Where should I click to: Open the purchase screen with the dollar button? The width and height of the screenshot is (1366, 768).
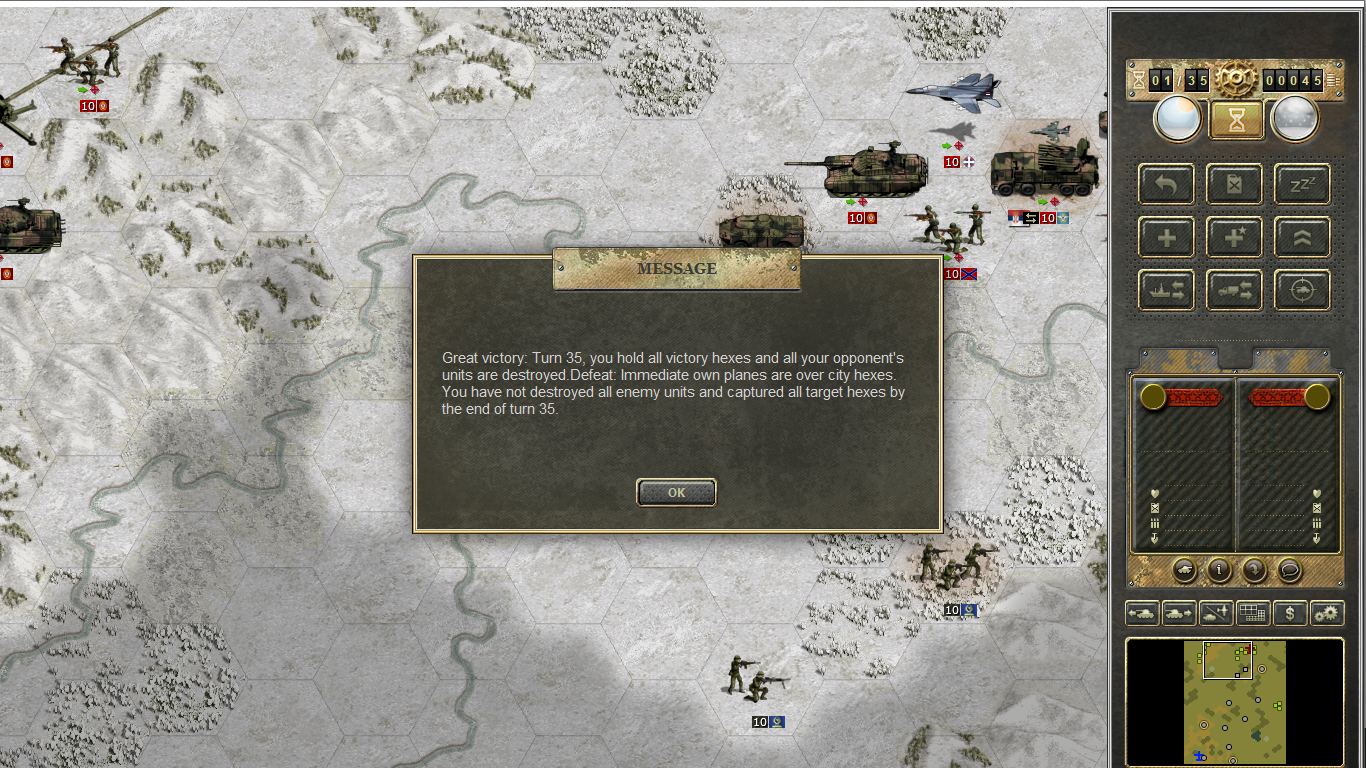[1290, 613]
